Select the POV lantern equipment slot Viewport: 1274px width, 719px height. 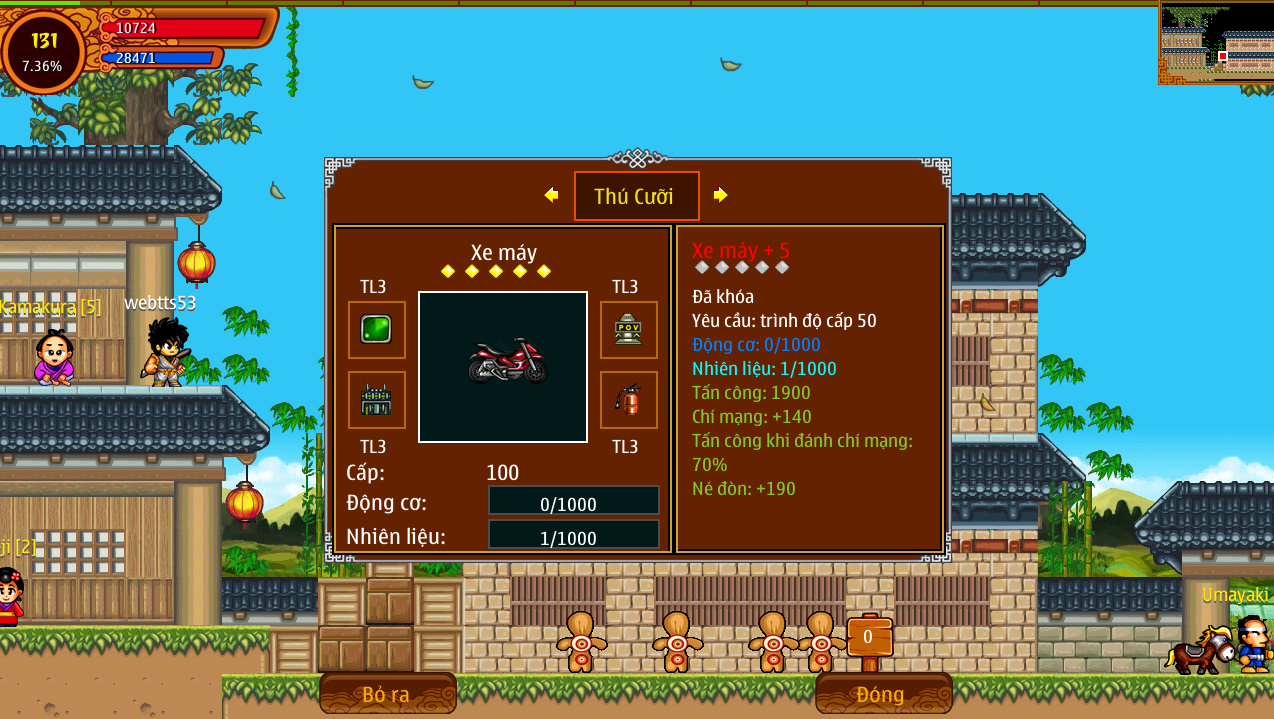tap(628, 329)
